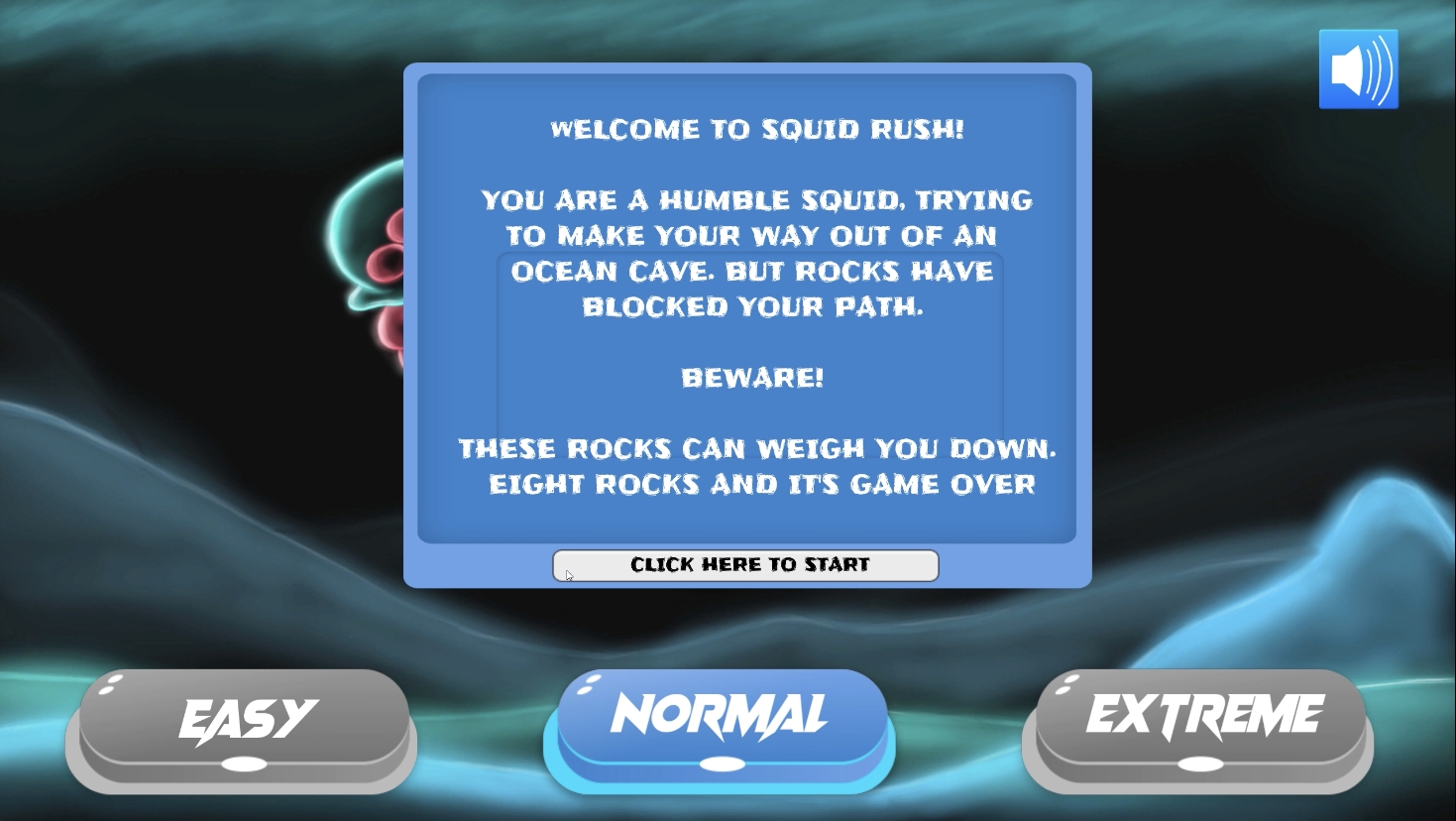Screen dimensions: 1456x821
Task: Click the indicator dot under NORMAL
Action: tap(721, 763)
